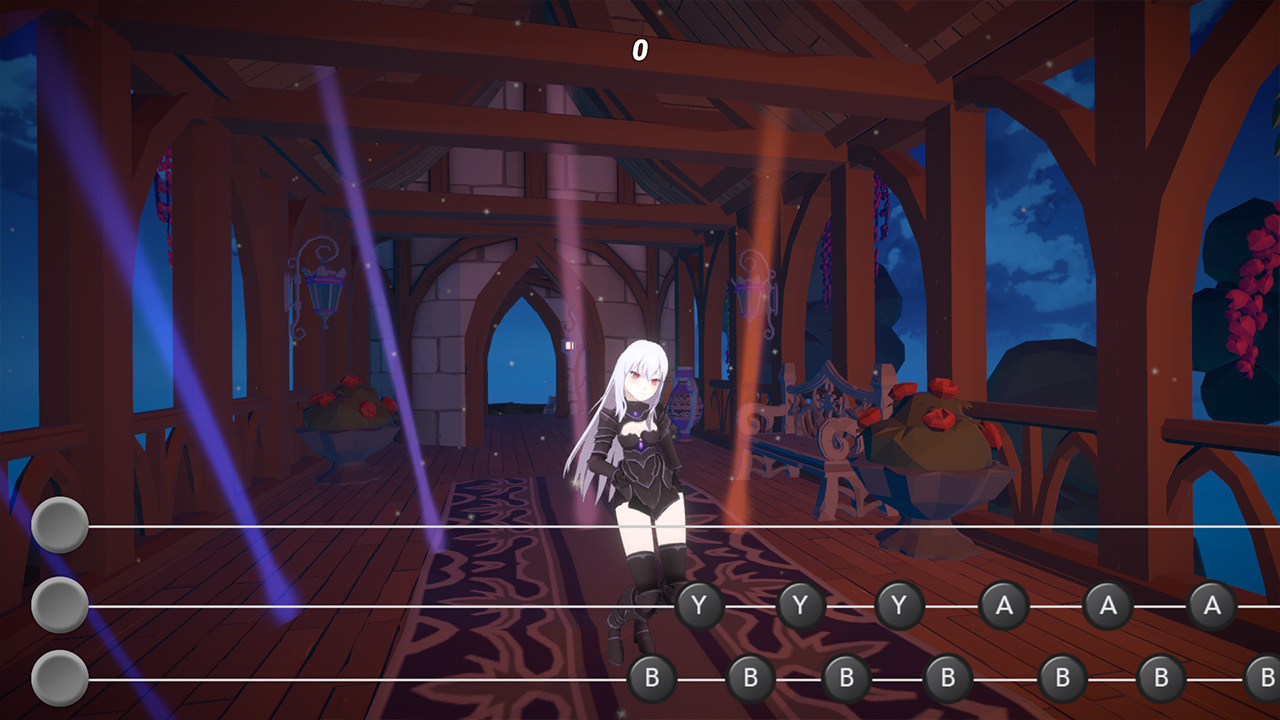Click along the top lane track line
Viewport: 1280px width, 720px height.
coord(400,524)
